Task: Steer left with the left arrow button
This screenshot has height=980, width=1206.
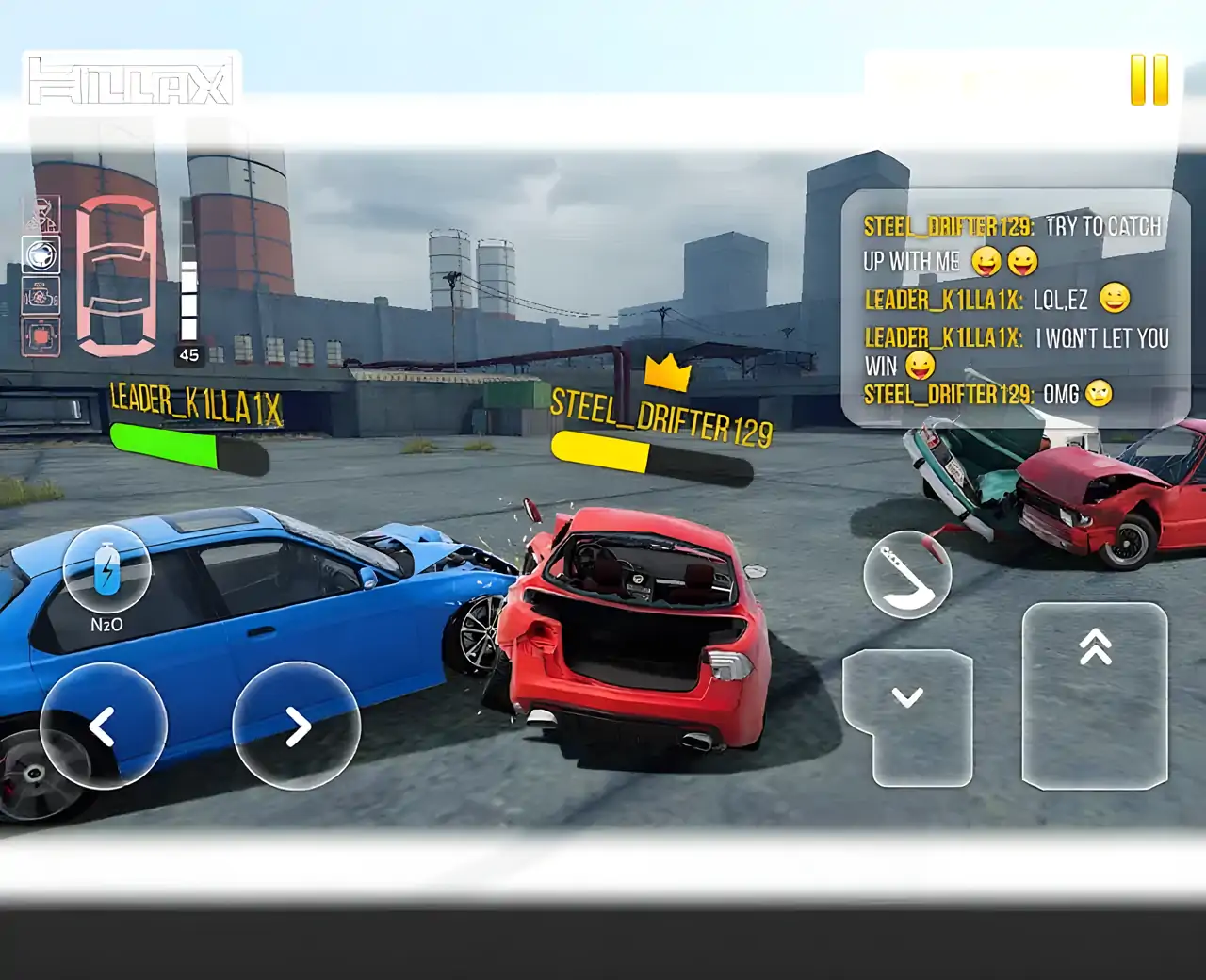Action: point(103,726)
